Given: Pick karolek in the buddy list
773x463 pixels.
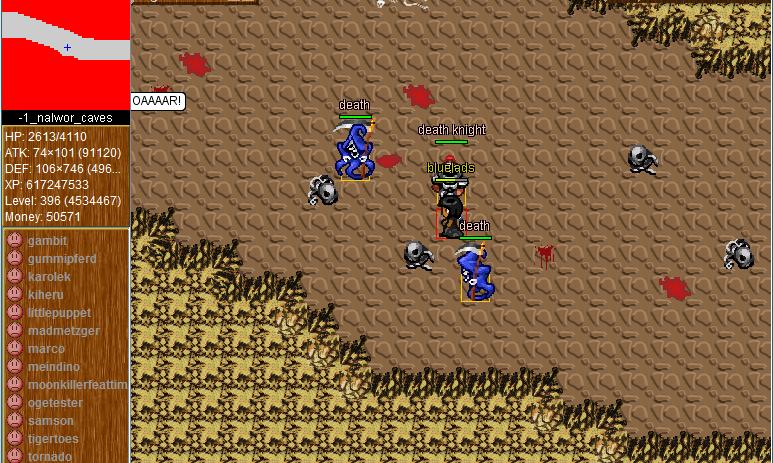Looking at the screenshot, I should pos(49,277).
